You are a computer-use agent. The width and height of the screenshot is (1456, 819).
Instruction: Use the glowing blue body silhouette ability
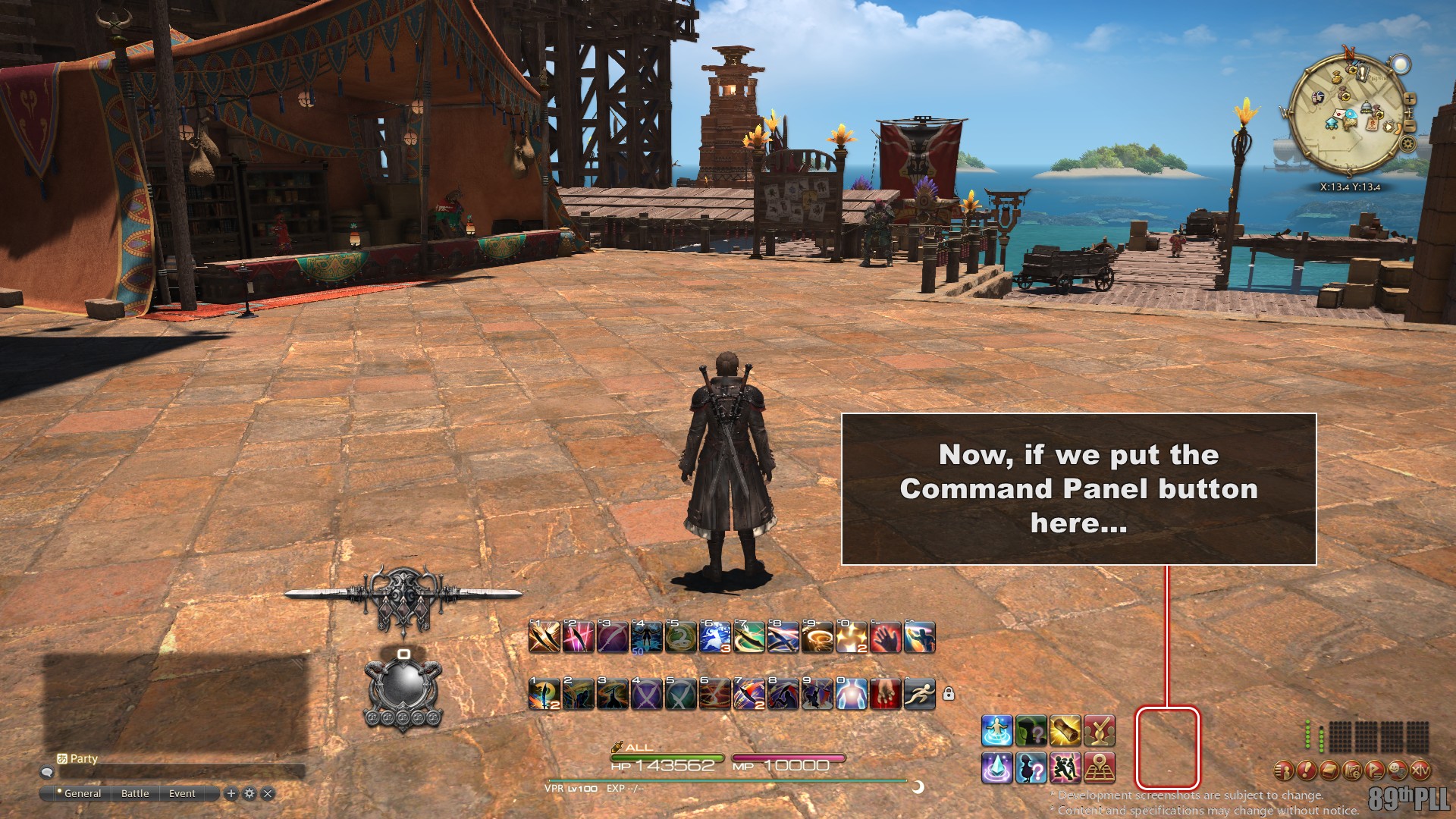[x=851, y=693]
